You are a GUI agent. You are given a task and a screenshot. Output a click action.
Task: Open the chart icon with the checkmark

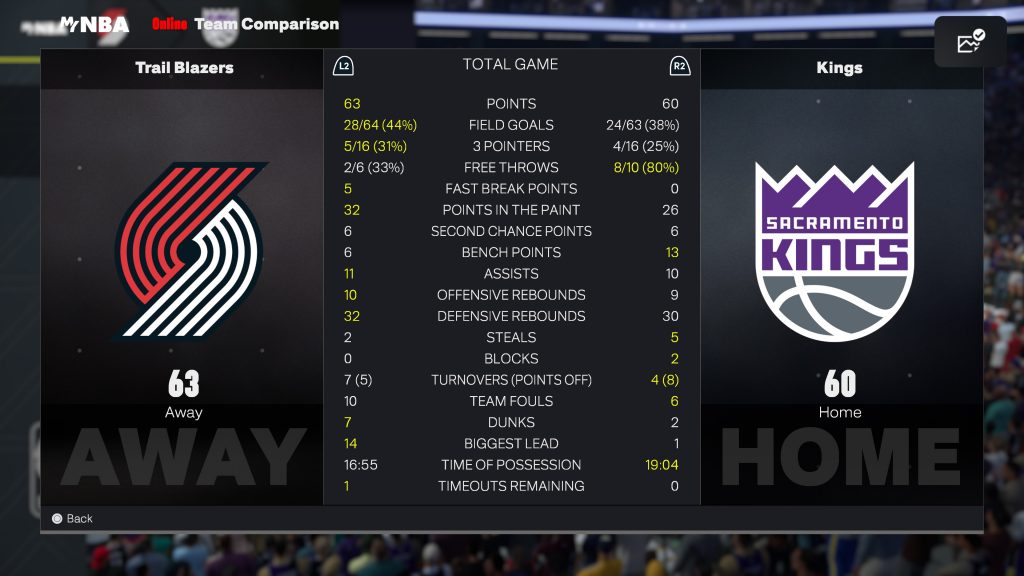tap(970, 42)
